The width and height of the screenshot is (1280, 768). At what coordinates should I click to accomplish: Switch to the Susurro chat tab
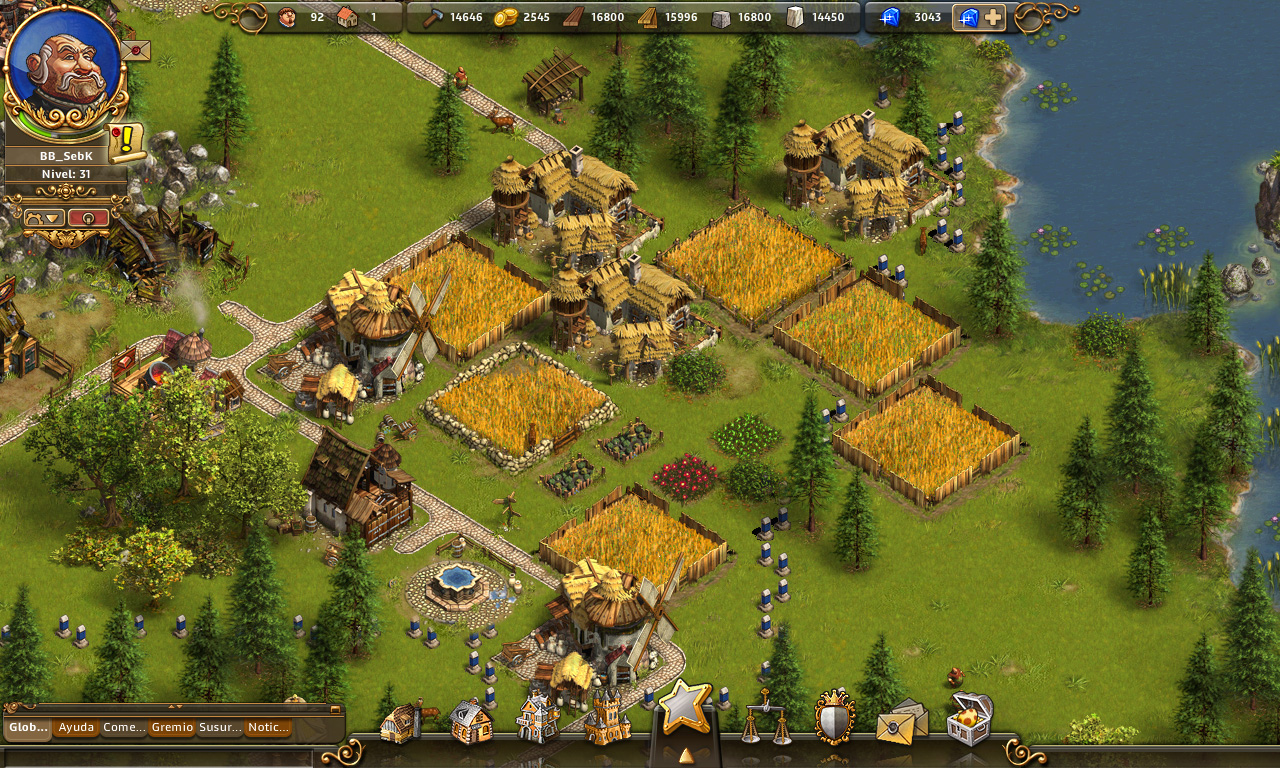click(x=220, y=728)
